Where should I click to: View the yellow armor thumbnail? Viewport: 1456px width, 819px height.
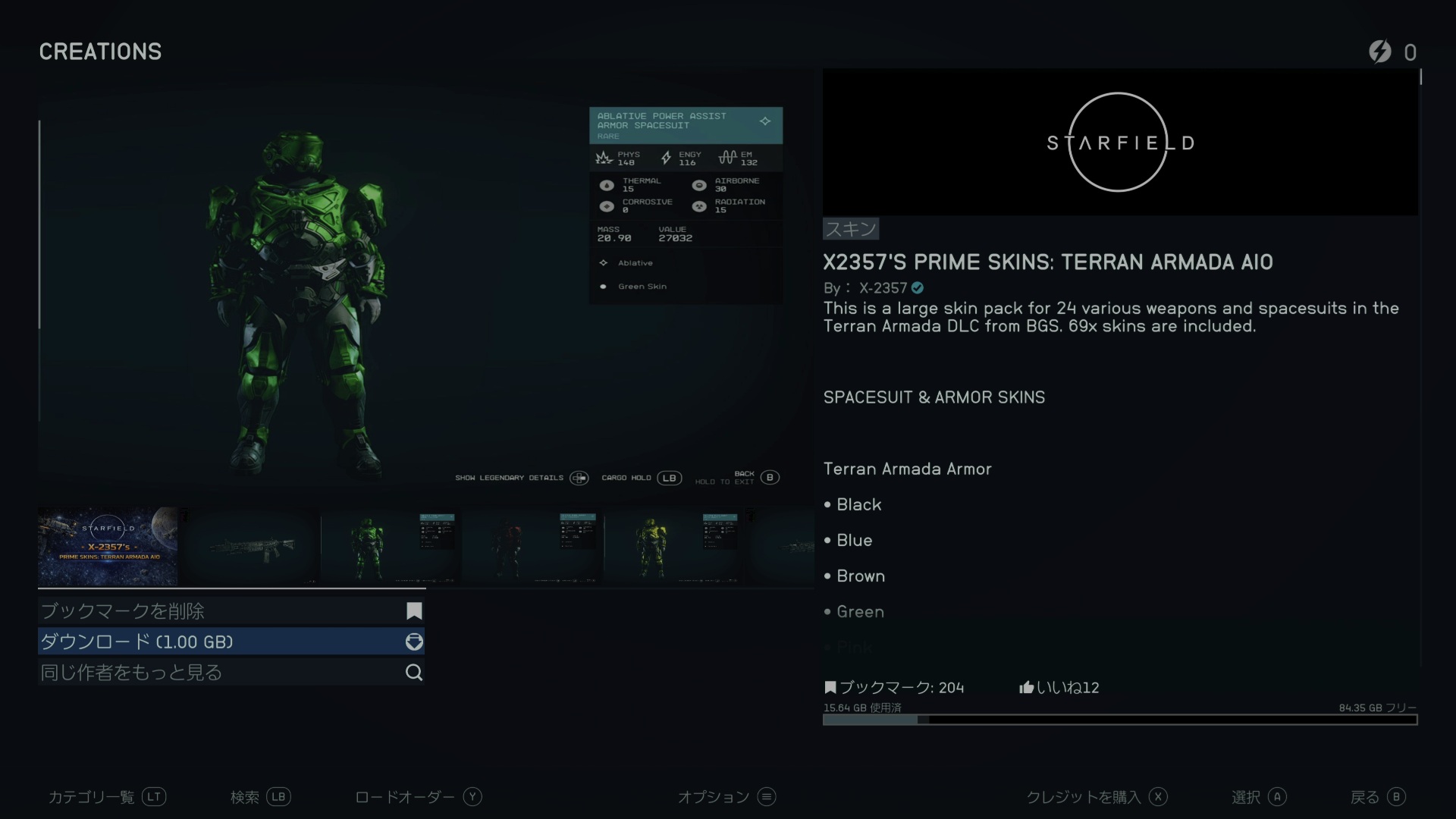(674, 546)
